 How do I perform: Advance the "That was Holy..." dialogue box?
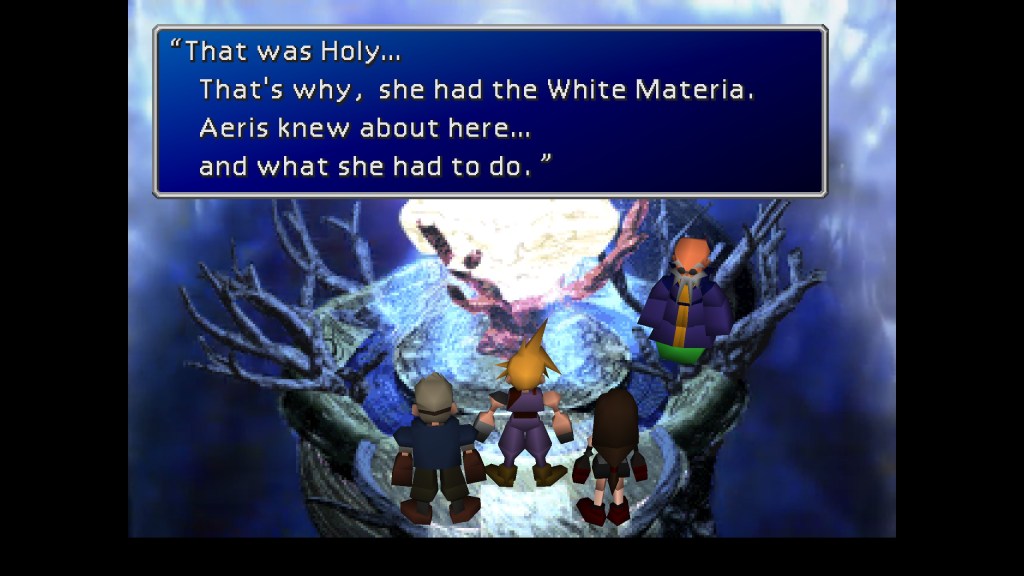coord(489,111)
